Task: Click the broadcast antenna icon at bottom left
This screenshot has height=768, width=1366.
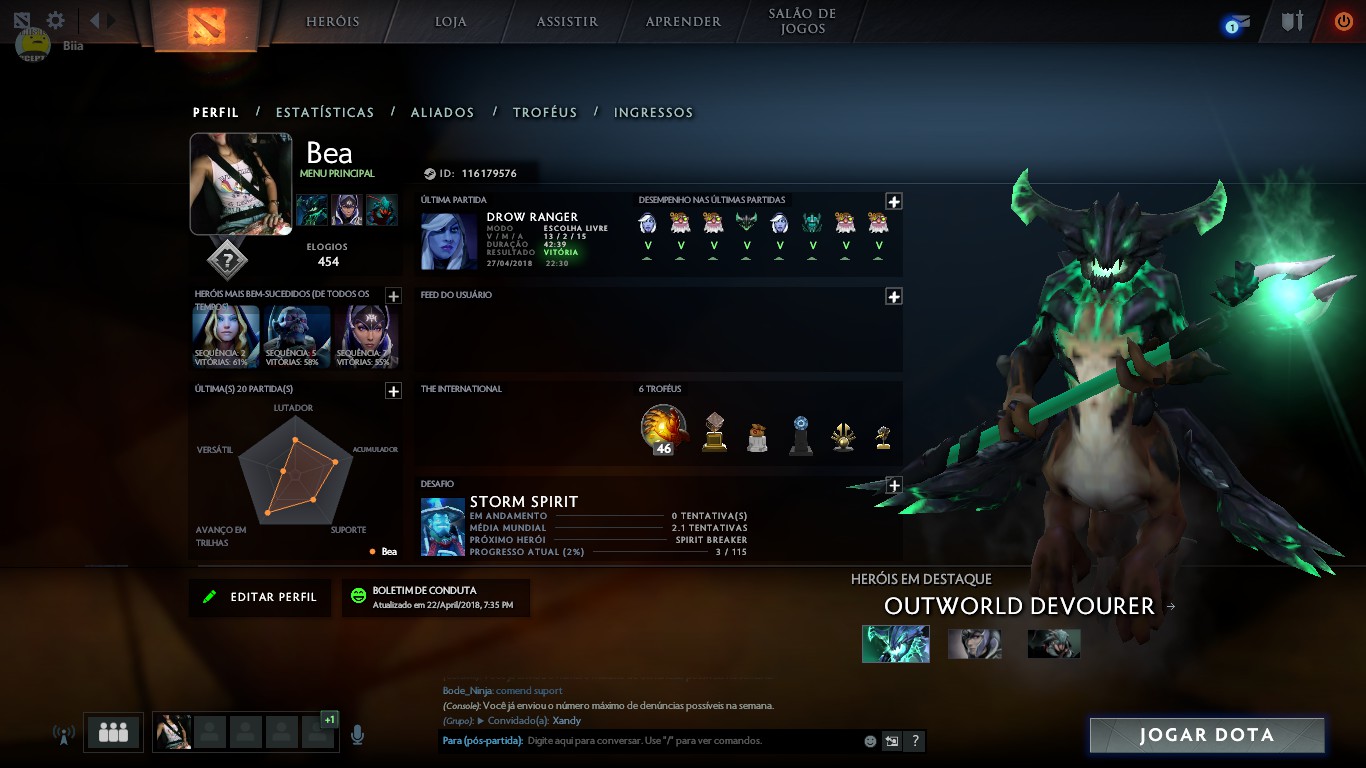Action: (x=63, y=733)
